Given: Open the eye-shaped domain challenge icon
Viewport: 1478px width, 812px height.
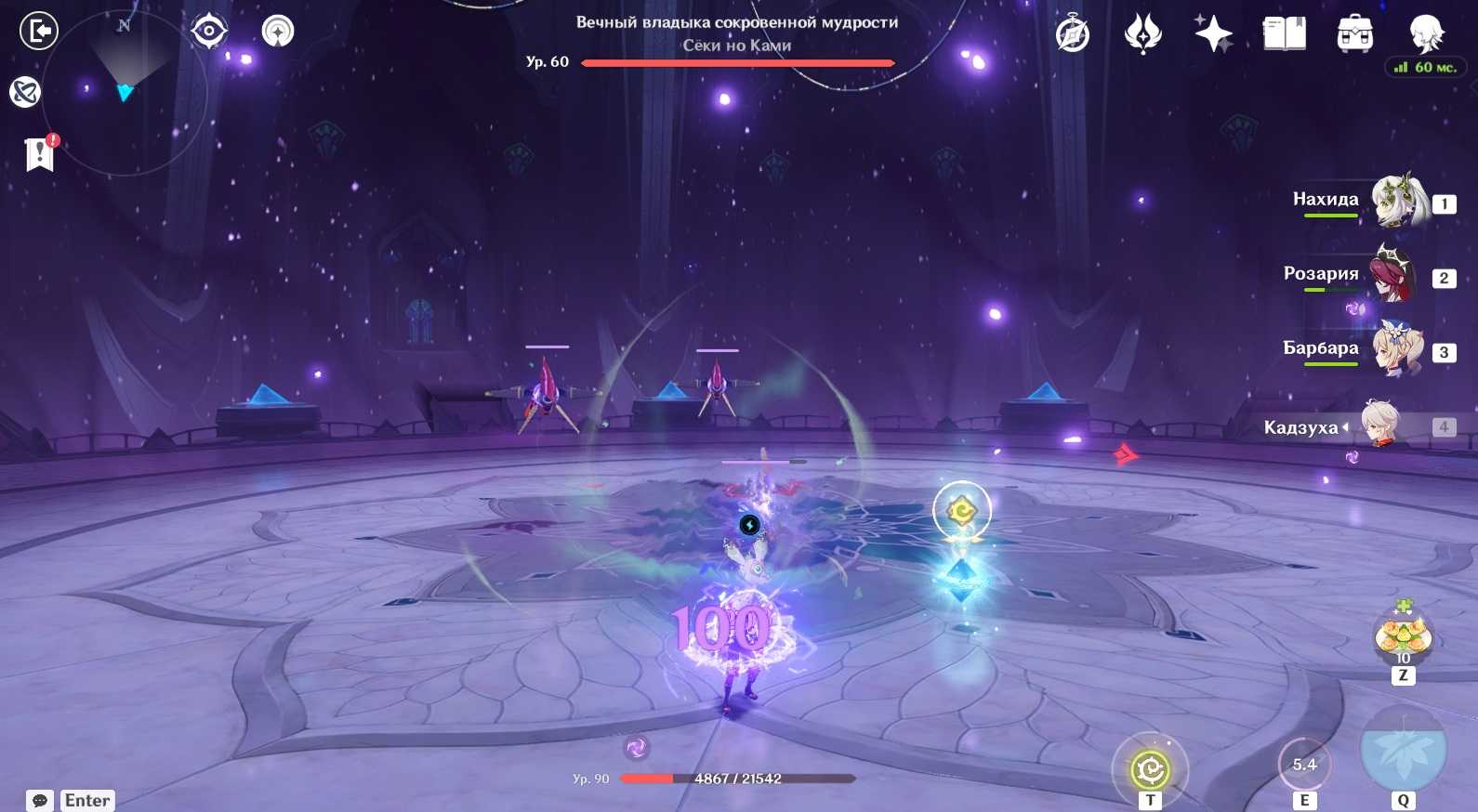Looking at the screenshot, I should [209, 32].
